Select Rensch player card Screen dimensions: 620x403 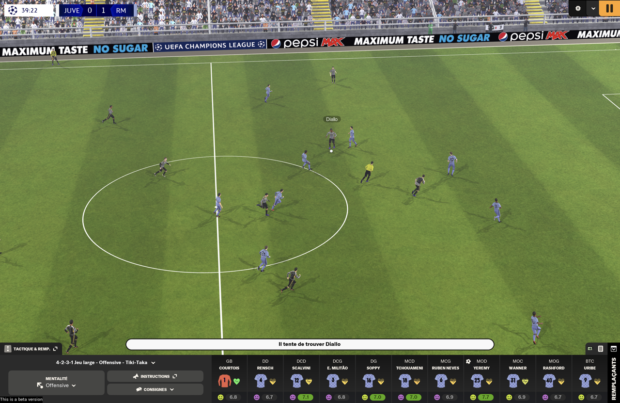(265, 380)
